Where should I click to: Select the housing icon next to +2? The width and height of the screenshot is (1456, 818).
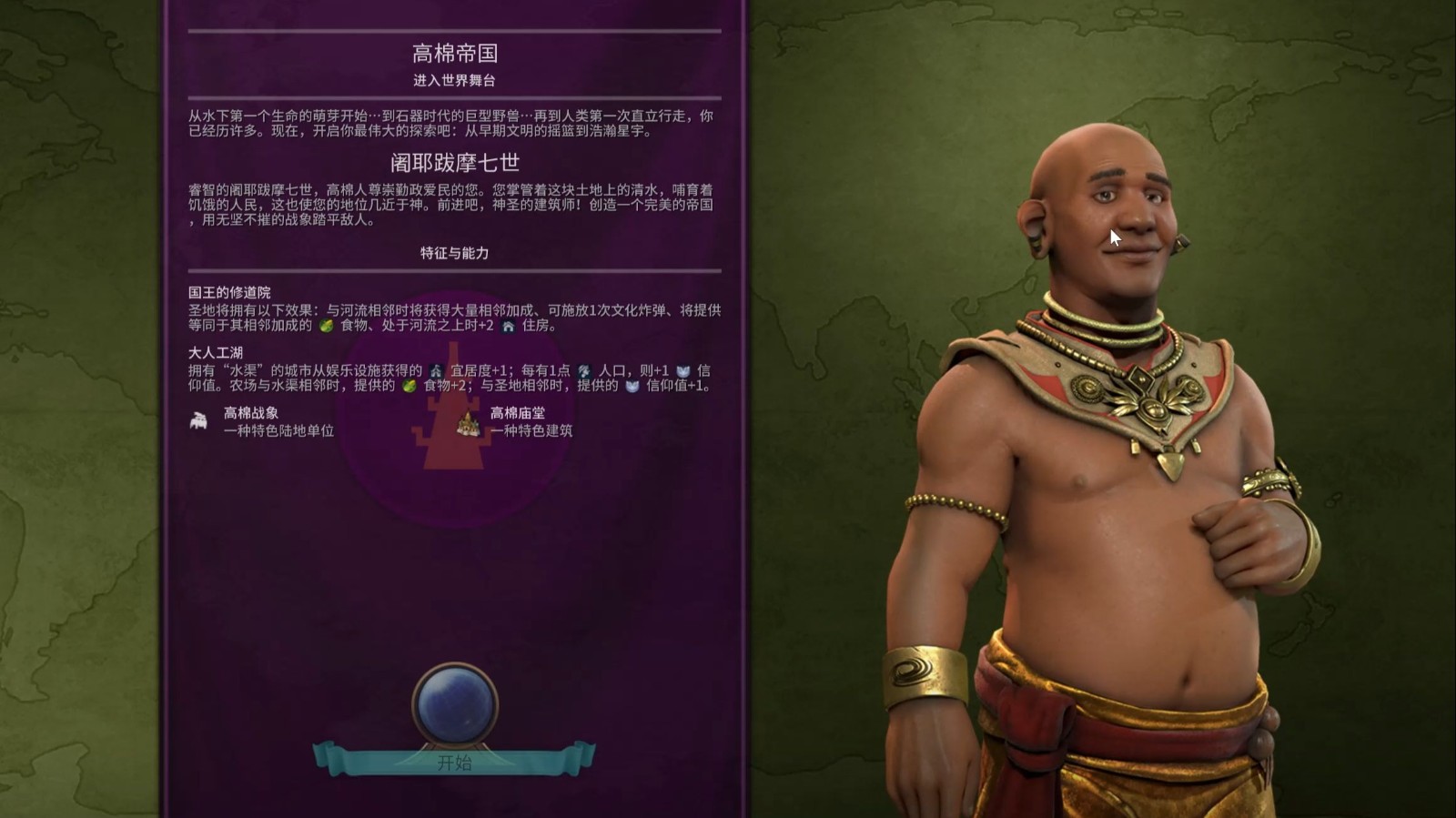click(x=508, y=327)
